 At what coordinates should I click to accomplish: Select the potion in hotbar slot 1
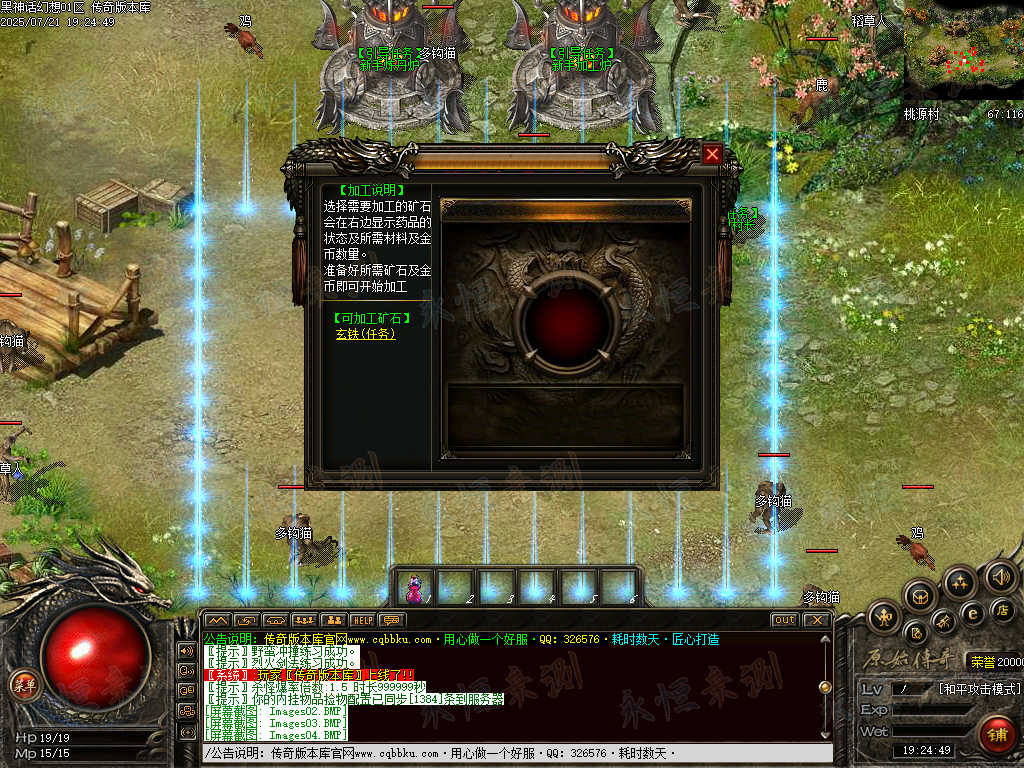point(414,585)
